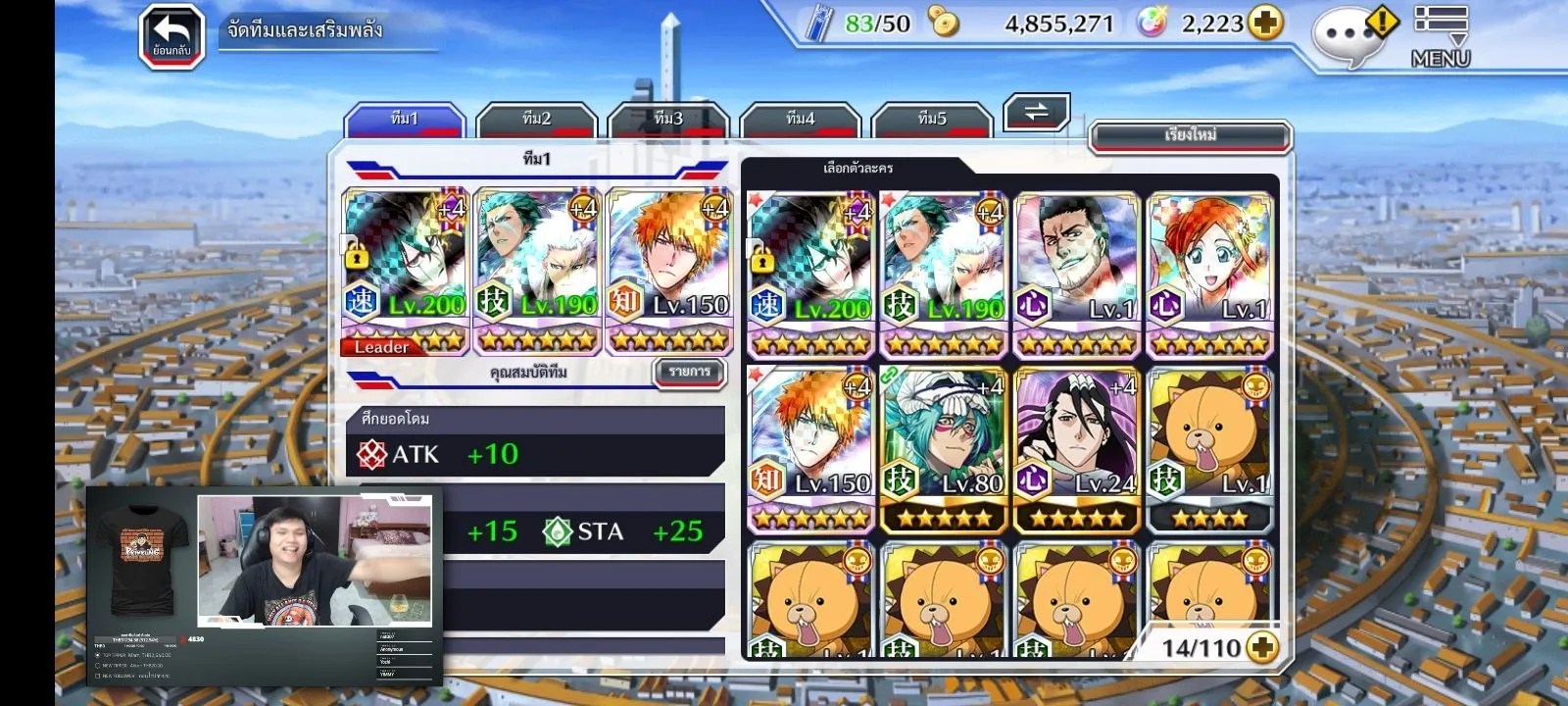Open the MENU in the top corner
This screenshot has height=706, width=1568.
point(1441,37)
